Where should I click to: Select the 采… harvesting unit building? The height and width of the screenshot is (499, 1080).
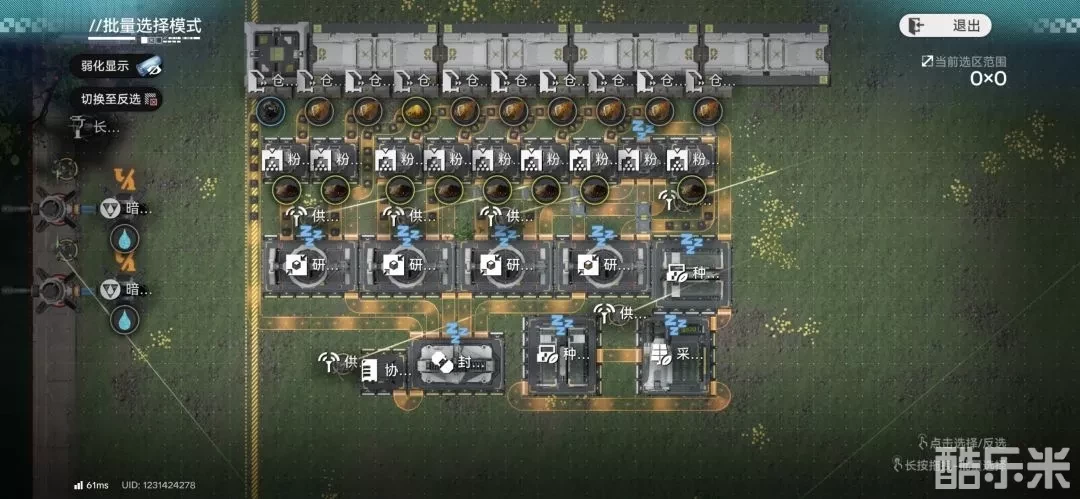click(677, 354)
